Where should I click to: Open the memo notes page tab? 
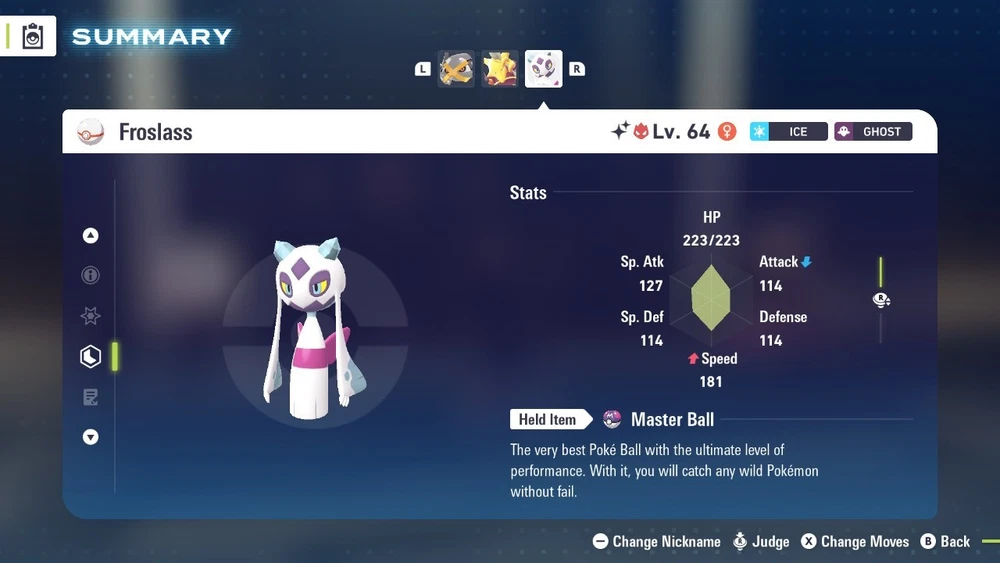coord(91,397)
